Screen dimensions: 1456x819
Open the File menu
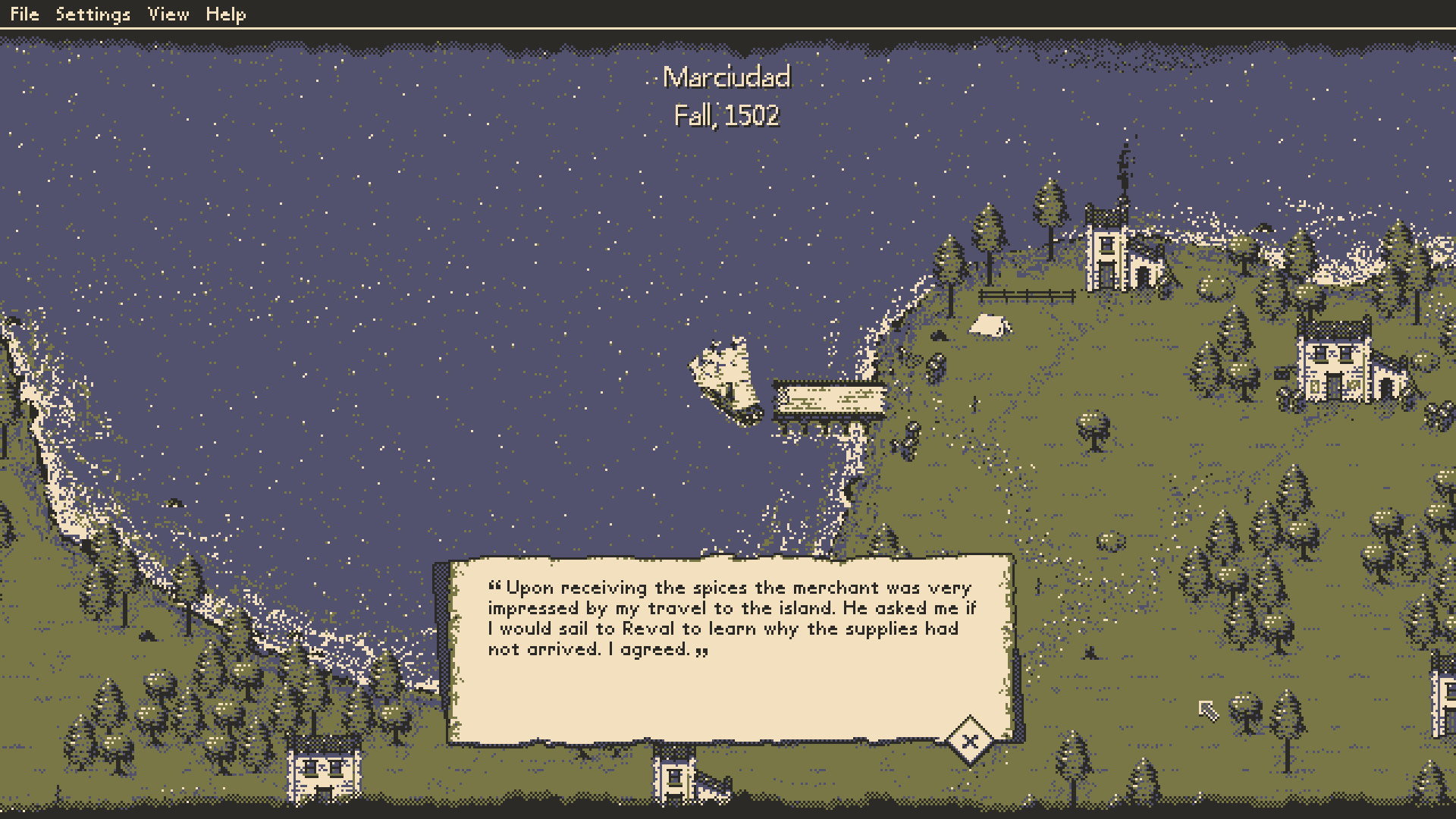[x=25, y=13]
